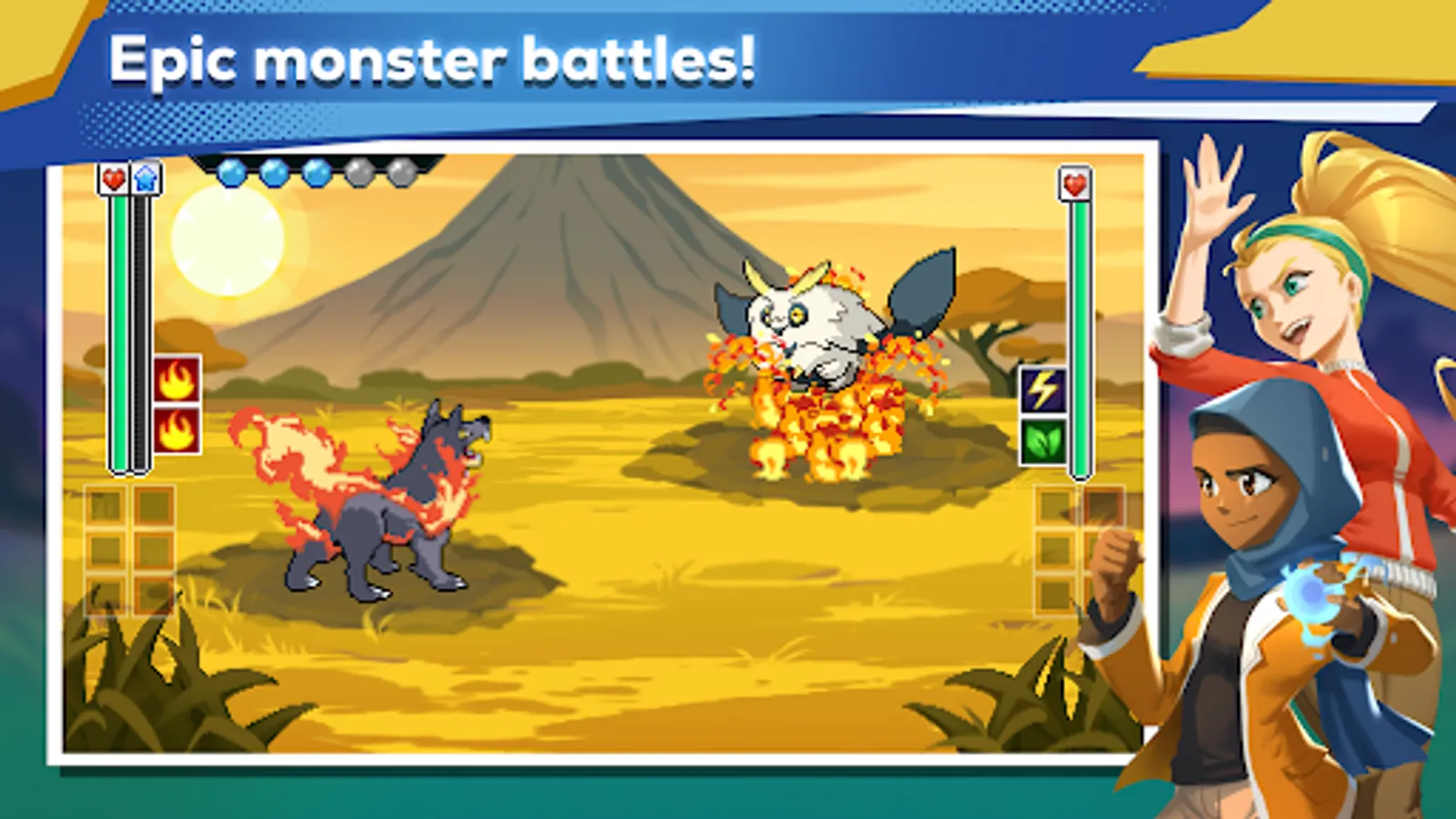
Task: Click the heart icon above the enemy health bar
Action: pyautogui.click(x=1074, y=181)
